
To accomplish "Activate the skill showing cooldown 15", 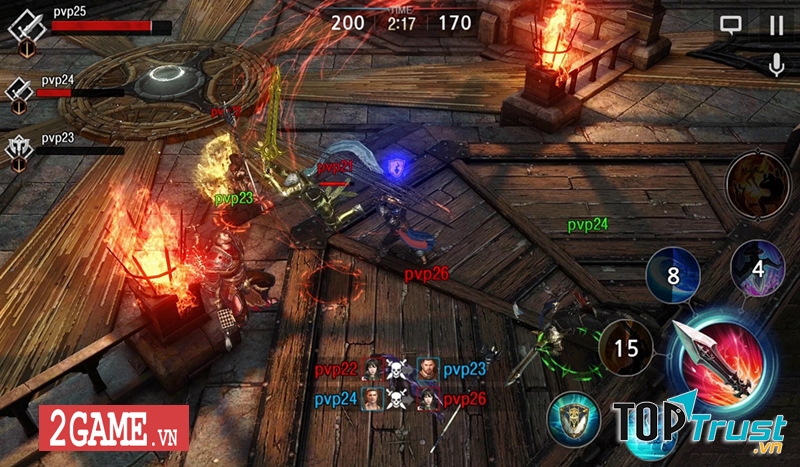I will [x=626, y=348].
